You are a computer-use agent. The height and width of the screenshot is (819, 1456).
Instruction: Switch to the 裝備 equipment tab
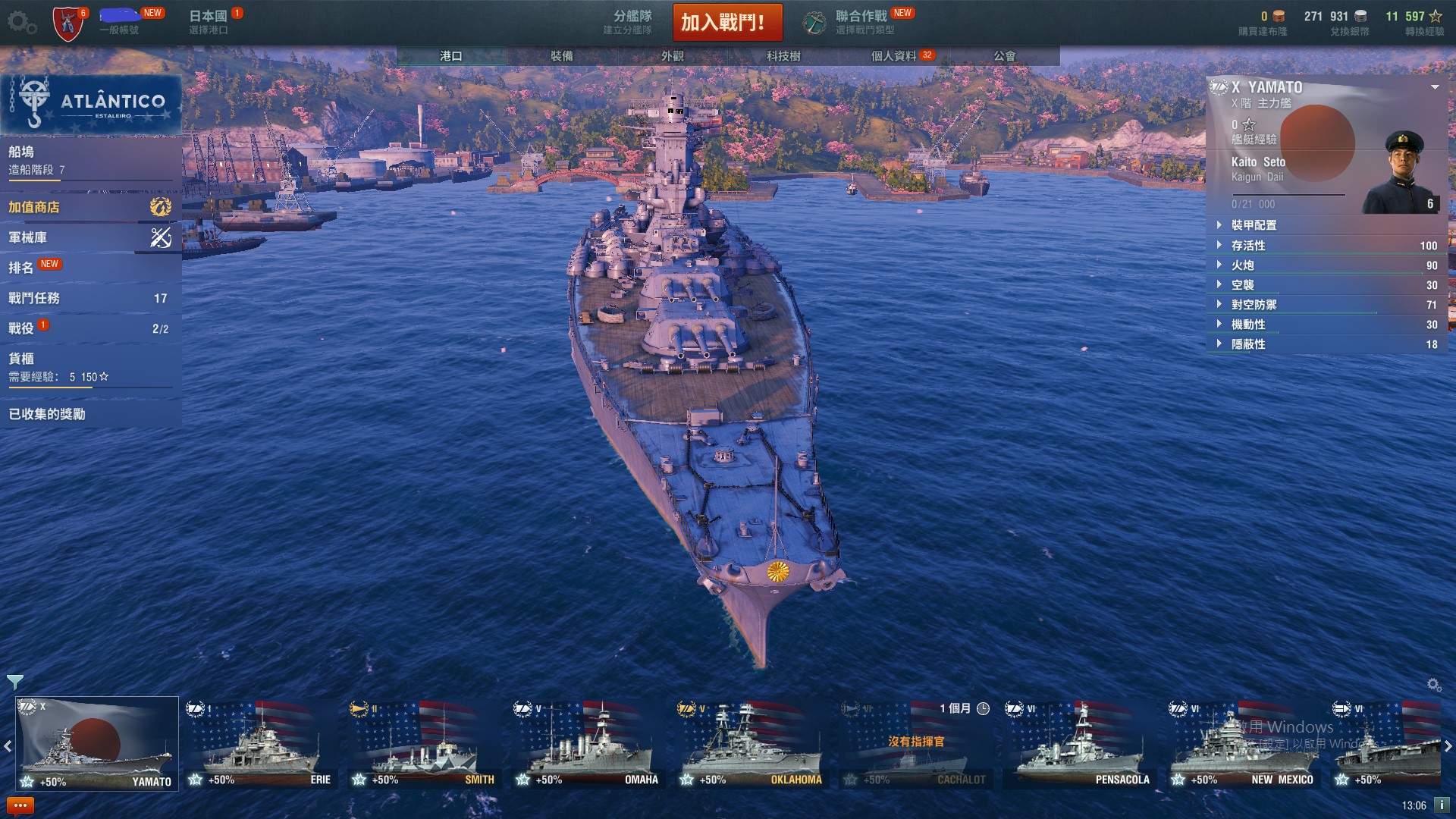tap(561, 56)
